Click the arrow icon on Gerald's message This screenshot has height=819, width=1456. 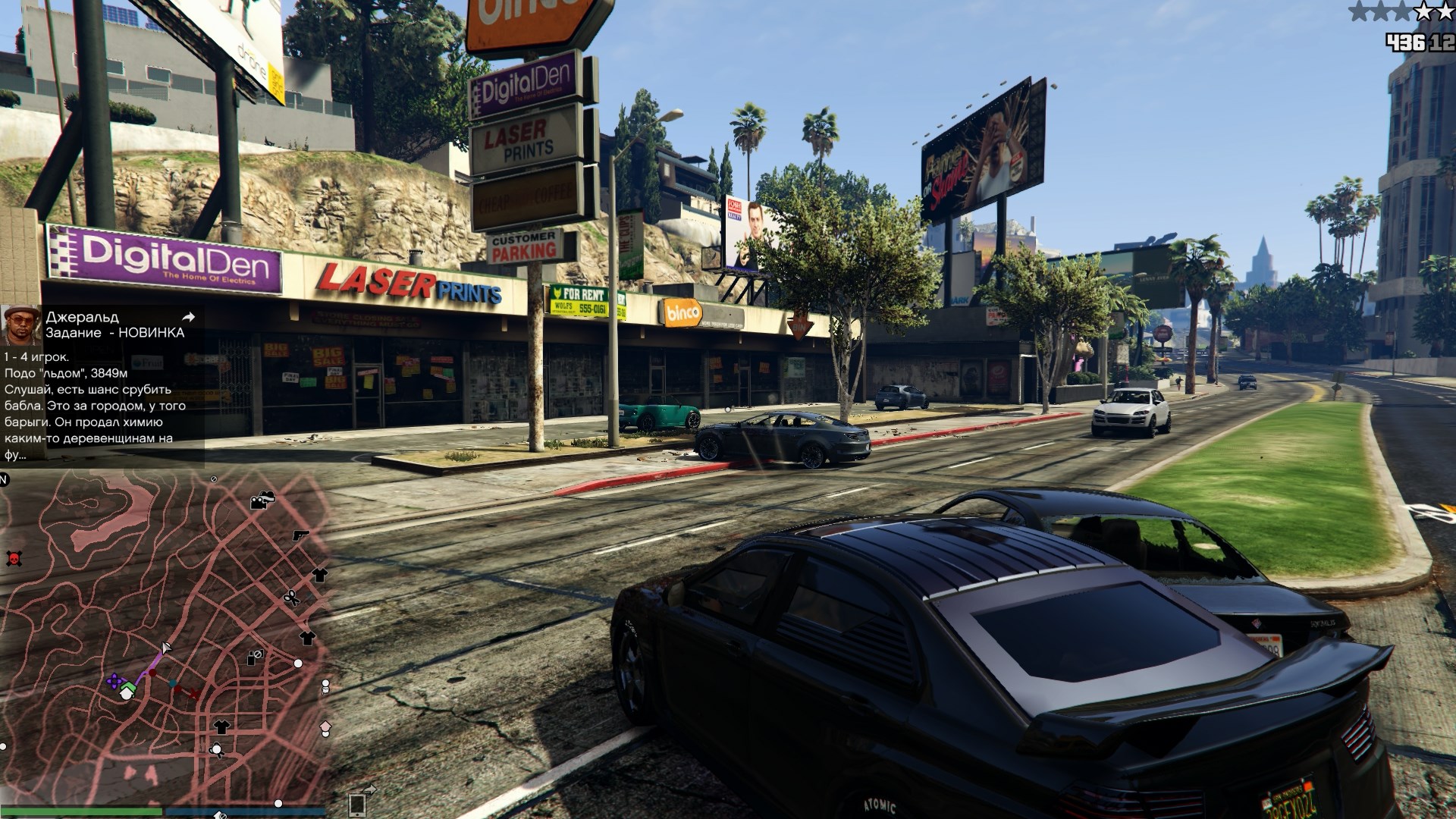(189, 317)
